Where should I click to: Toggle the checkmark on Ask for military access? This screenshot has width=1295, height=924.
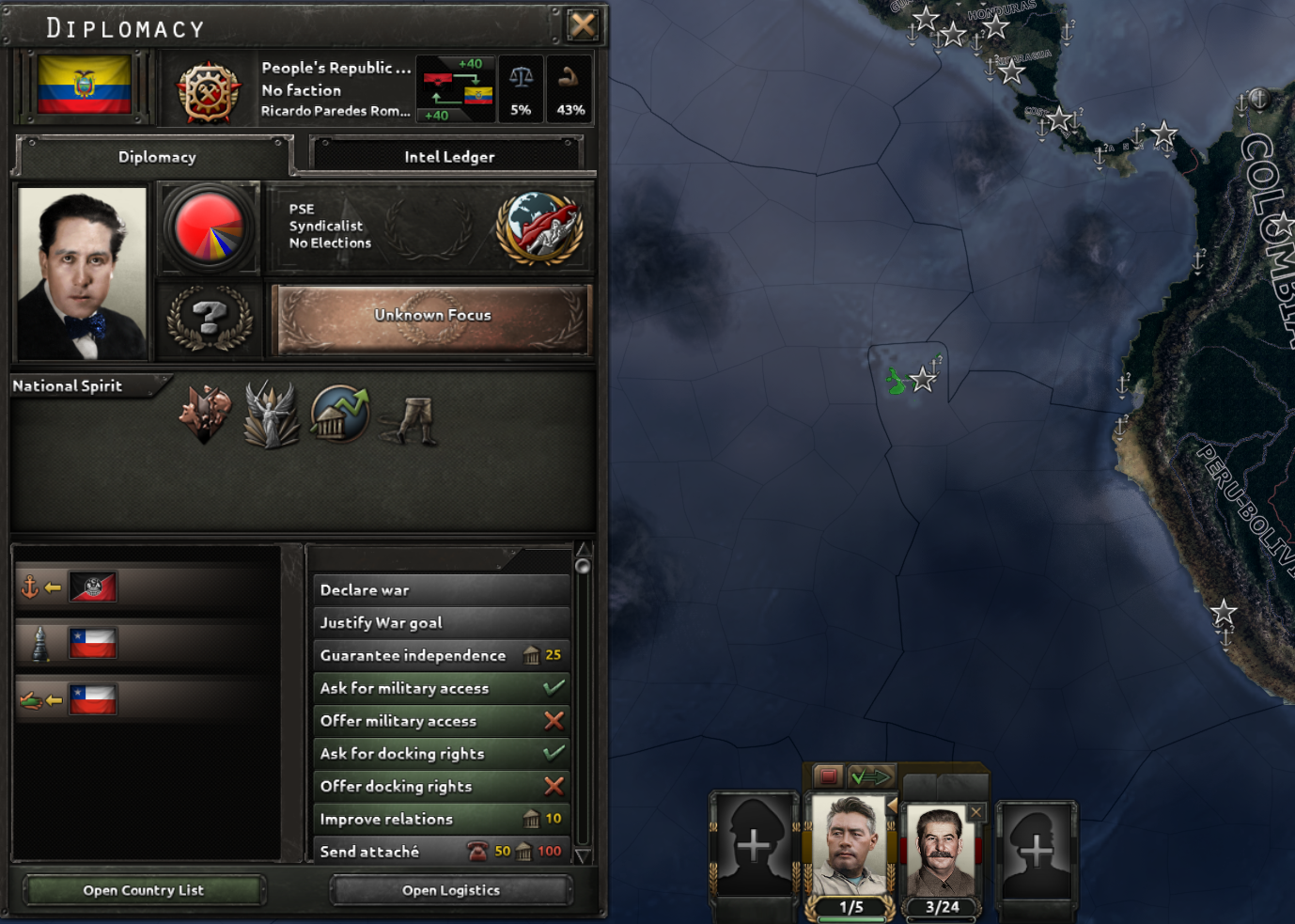tap(553, 687)
